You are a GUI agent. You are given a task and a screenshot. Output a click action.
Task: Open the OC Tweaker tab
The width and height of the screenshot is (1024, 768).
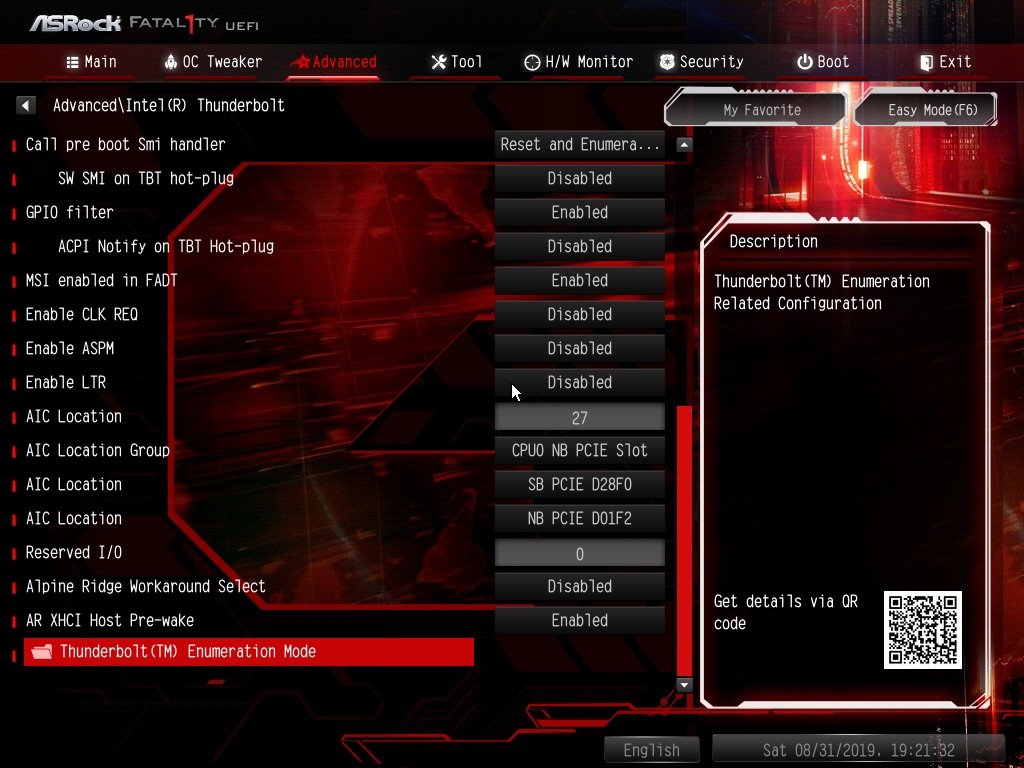click(x=212, y=62)
